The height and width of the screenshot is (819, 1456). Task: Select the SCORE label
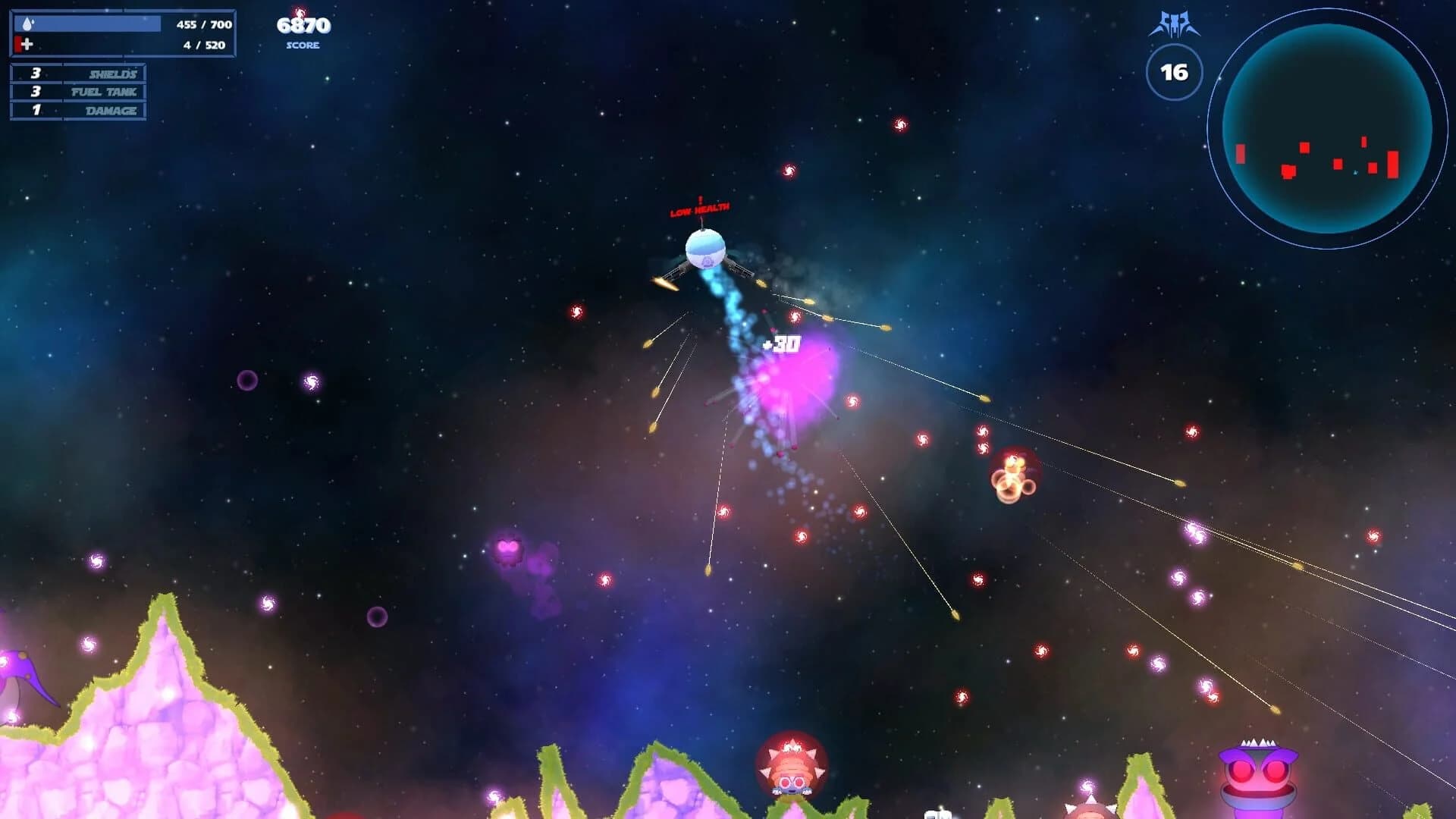point(302,46)
